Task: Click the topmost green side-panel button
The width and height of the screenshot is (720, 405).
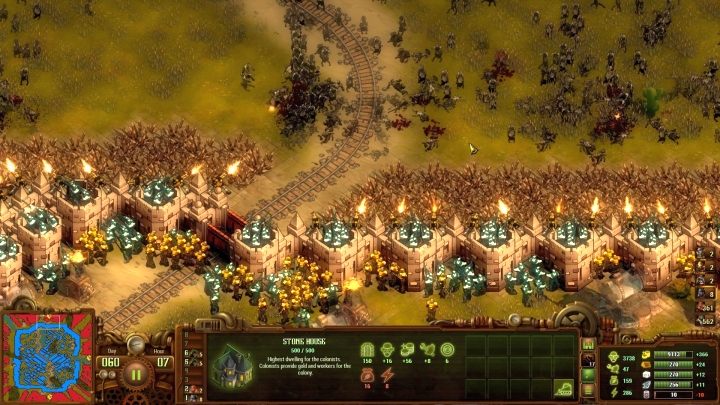Action: click(x=588, y=345)
